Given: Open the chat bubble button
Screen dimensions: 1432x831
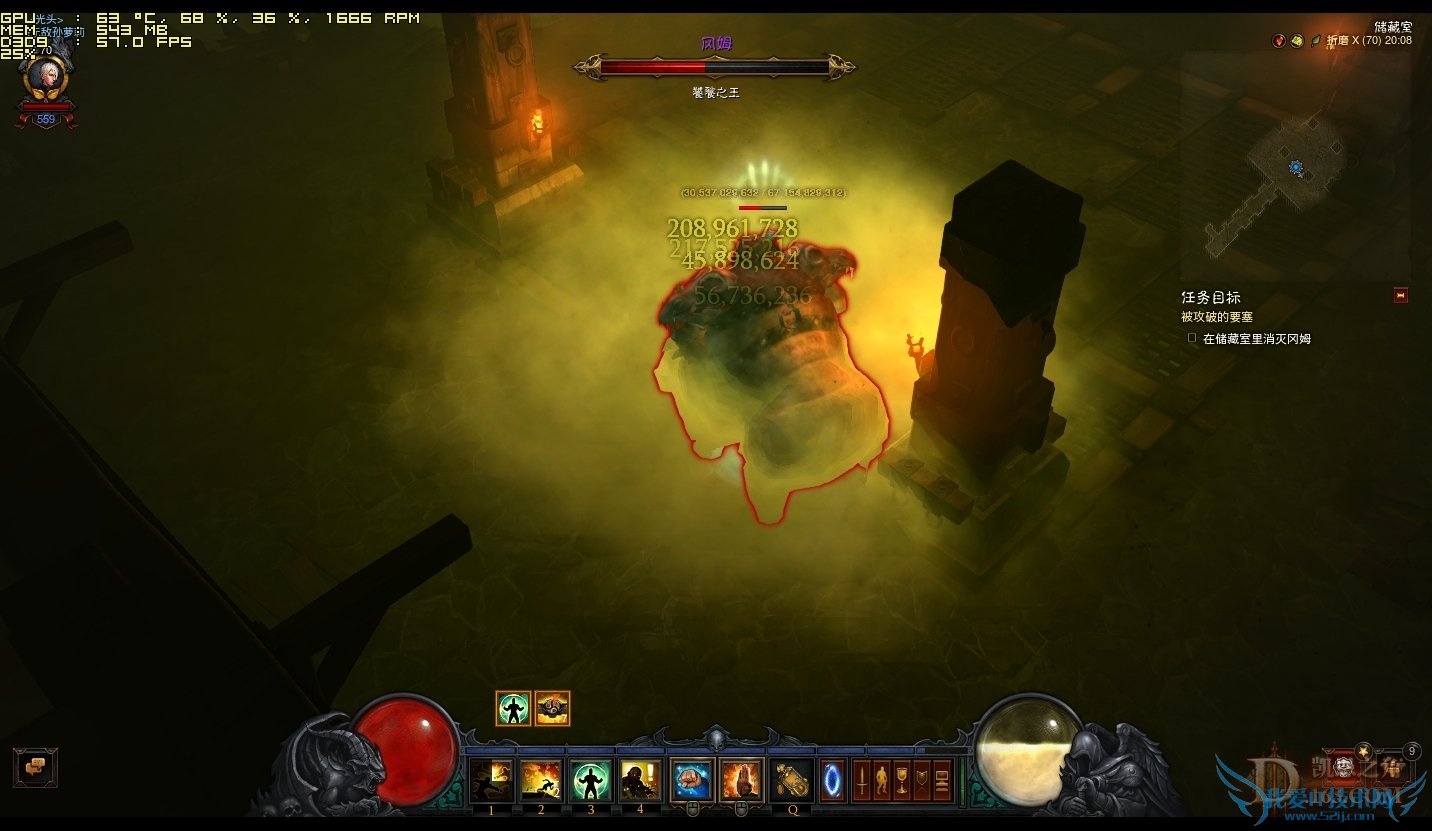Looking at the screenshot, I should pyautogui.click(x=35, y=767).
